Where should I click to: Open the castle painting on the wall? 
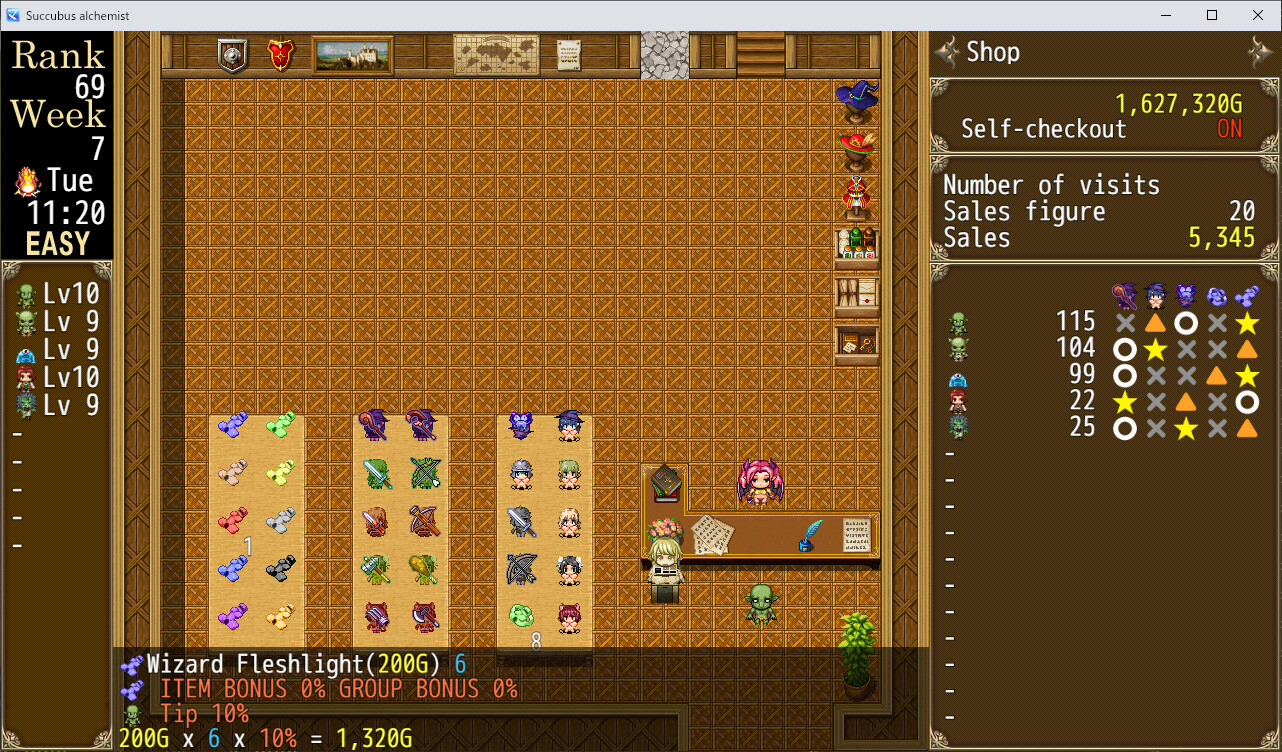pyautogui.click(x=352, y=53)
